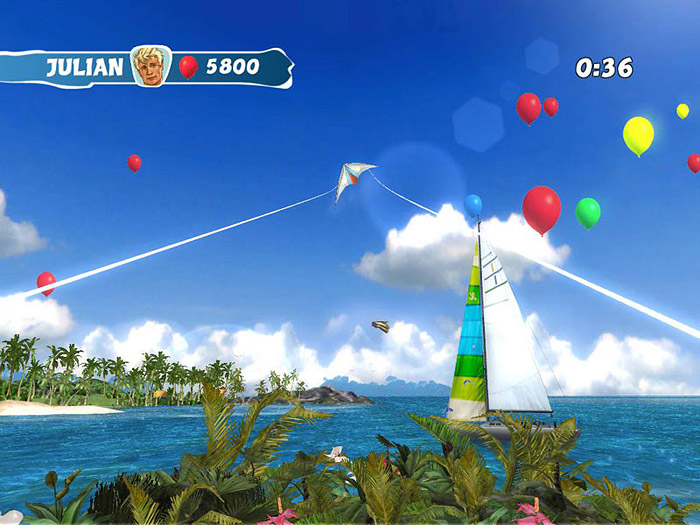Select the JULIAN player name banner
Image resolution: width=700 pixels, height=525 pixels.
[85, 68]
